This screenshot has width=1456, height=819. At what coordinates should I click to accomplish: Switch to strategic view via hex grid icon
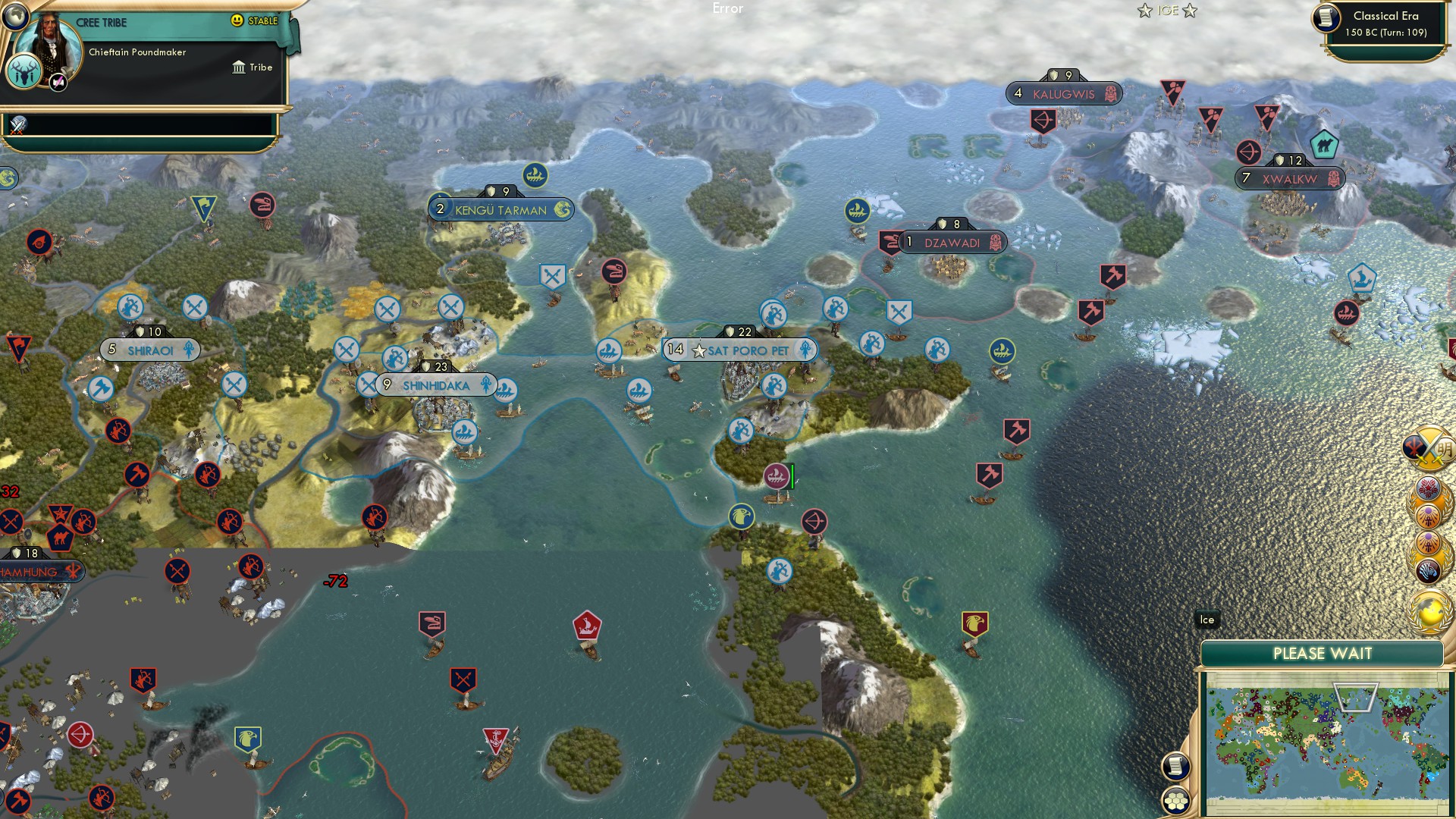[x=1177, y=801]
